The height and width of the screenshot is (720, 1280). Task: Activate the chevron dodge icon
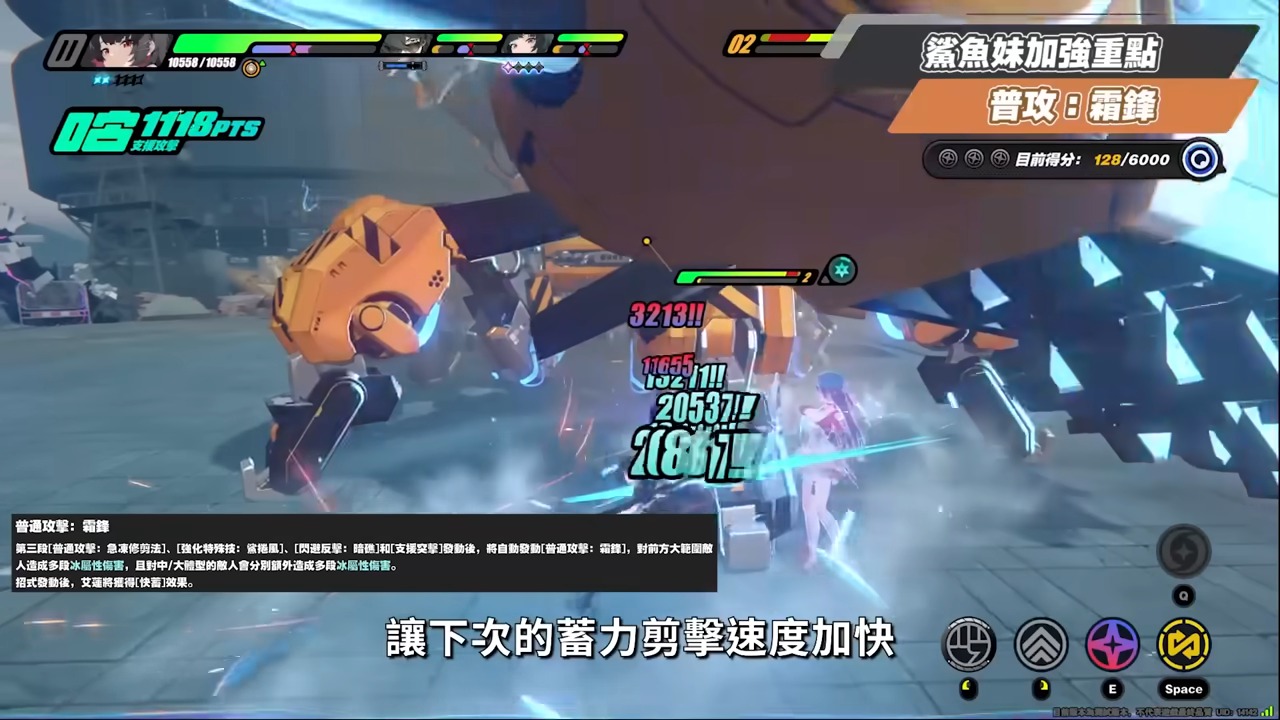point(1041,644)
